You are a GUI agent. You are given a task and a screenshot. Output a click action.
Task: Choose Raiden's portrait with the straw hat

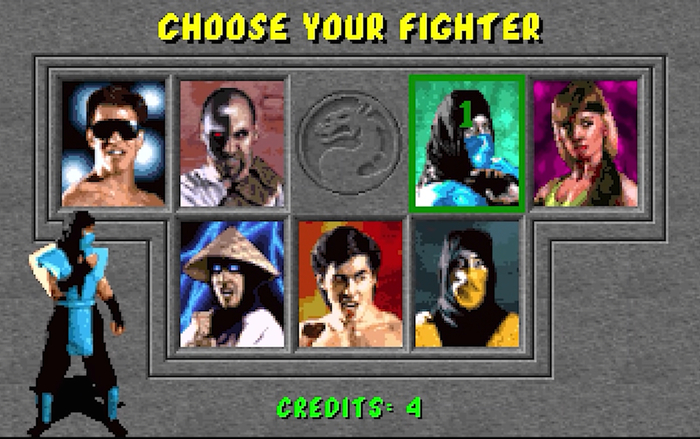pyautogui.click(x=232, y=283)
